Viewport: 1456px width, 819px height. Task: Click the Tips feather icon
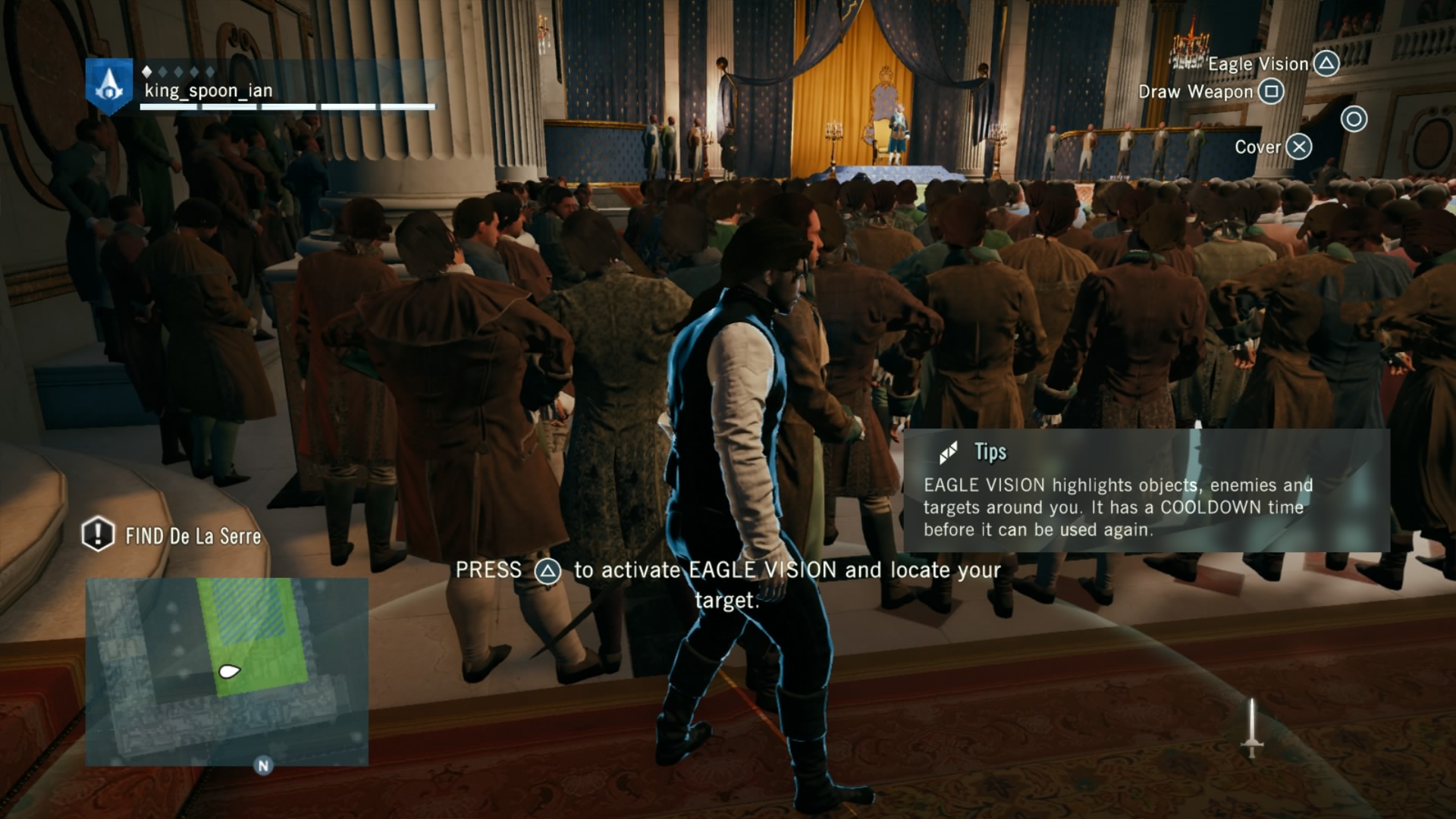pyautogui.click(x=950, y=453)
